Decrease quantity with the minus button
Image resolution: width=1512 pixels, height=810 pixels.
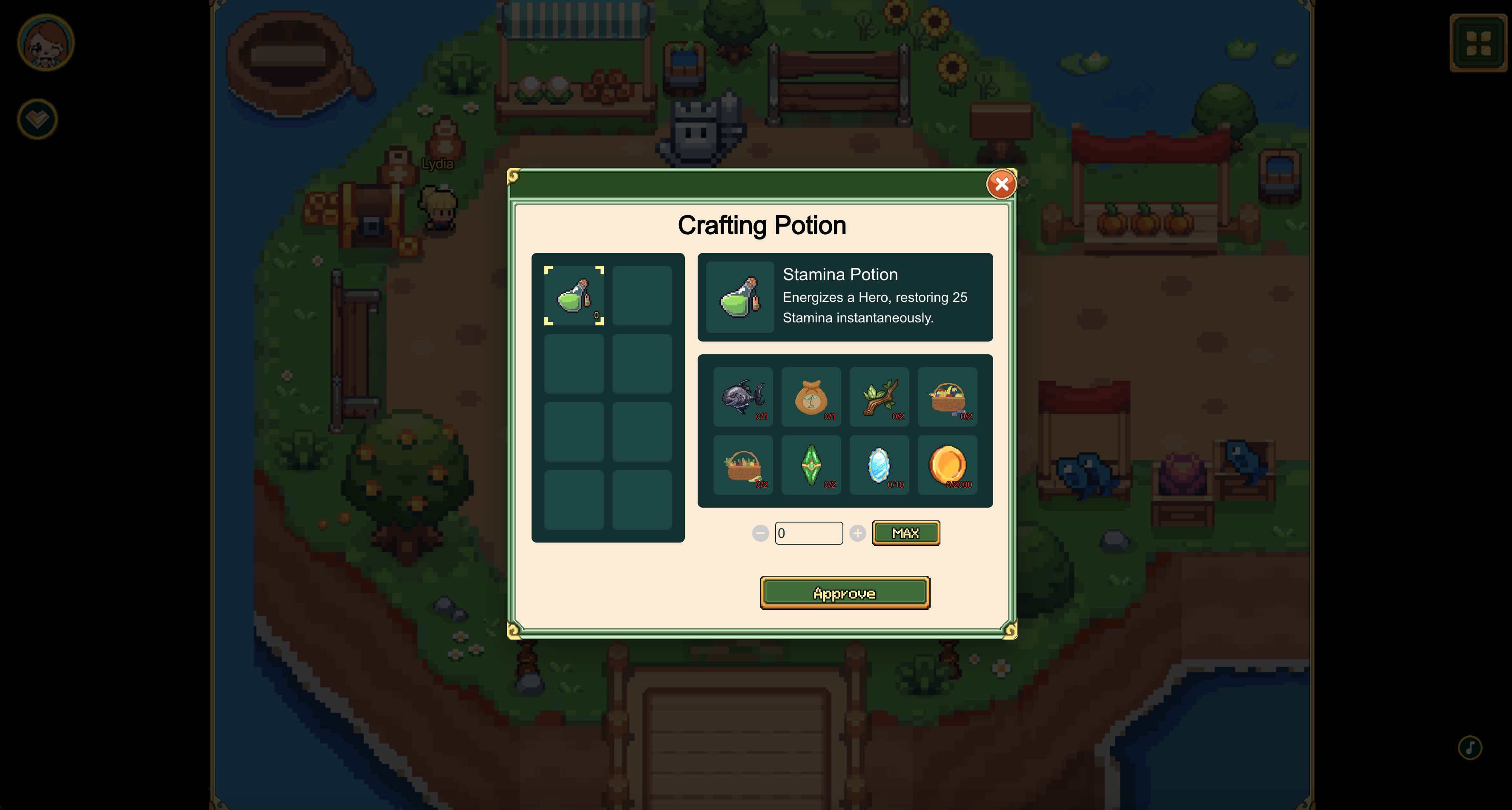[760, 533]
